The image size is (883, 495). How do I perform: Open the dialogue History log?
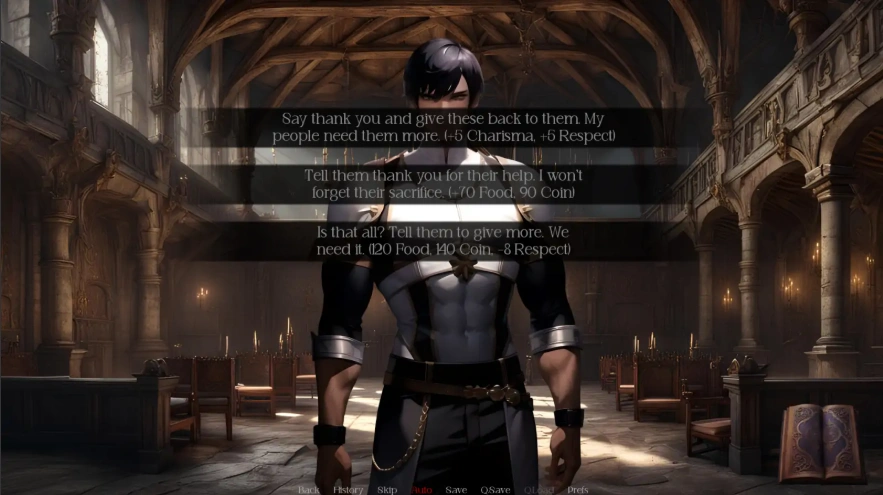[x=348, y=490]
